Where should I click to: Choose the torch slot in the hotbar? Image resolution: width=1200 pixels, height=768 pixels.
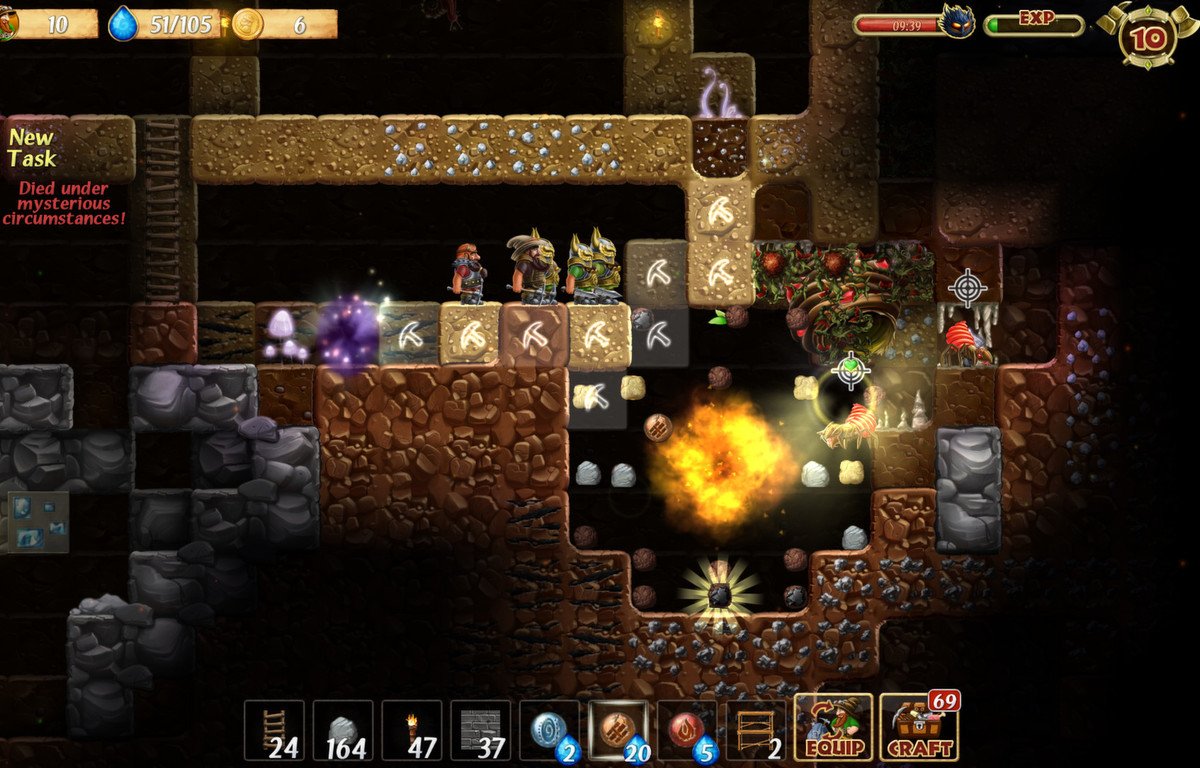tap(411, 730)
